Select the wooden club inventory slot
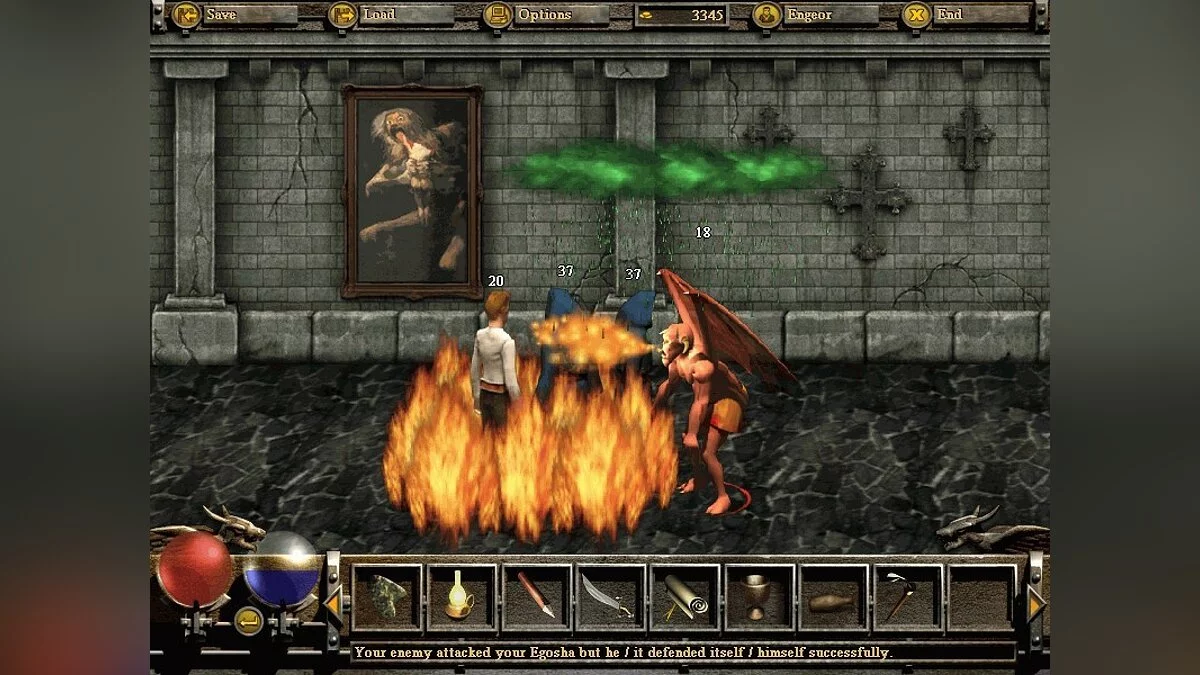1200x675 pixels. coord(834,598)
